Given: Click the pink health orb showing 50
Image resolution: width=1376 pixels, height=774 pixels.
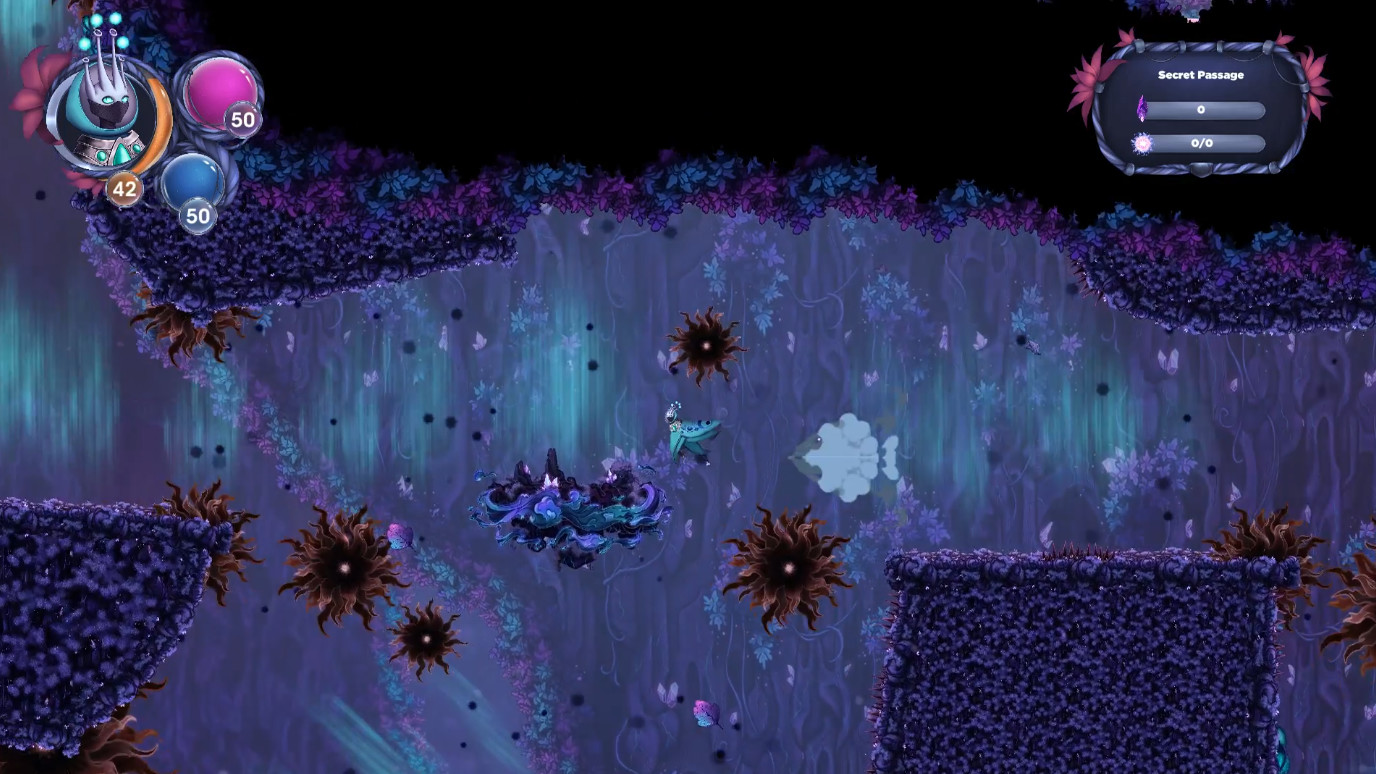Looking at the screenshot, I should tap(217, 93).
